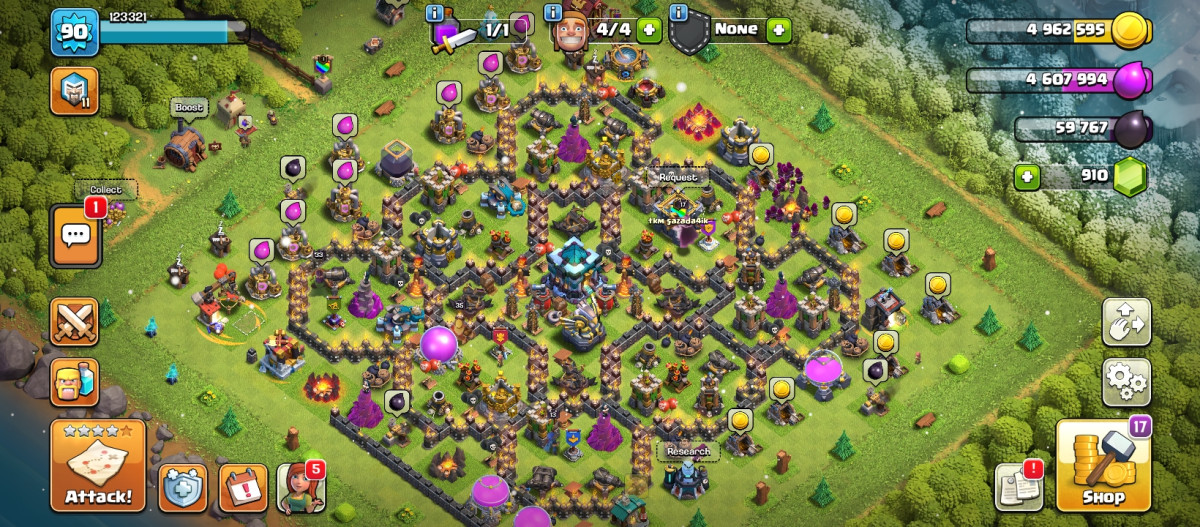Show info for the builder count
1200x527 pixels.
(x=552, y=13)
